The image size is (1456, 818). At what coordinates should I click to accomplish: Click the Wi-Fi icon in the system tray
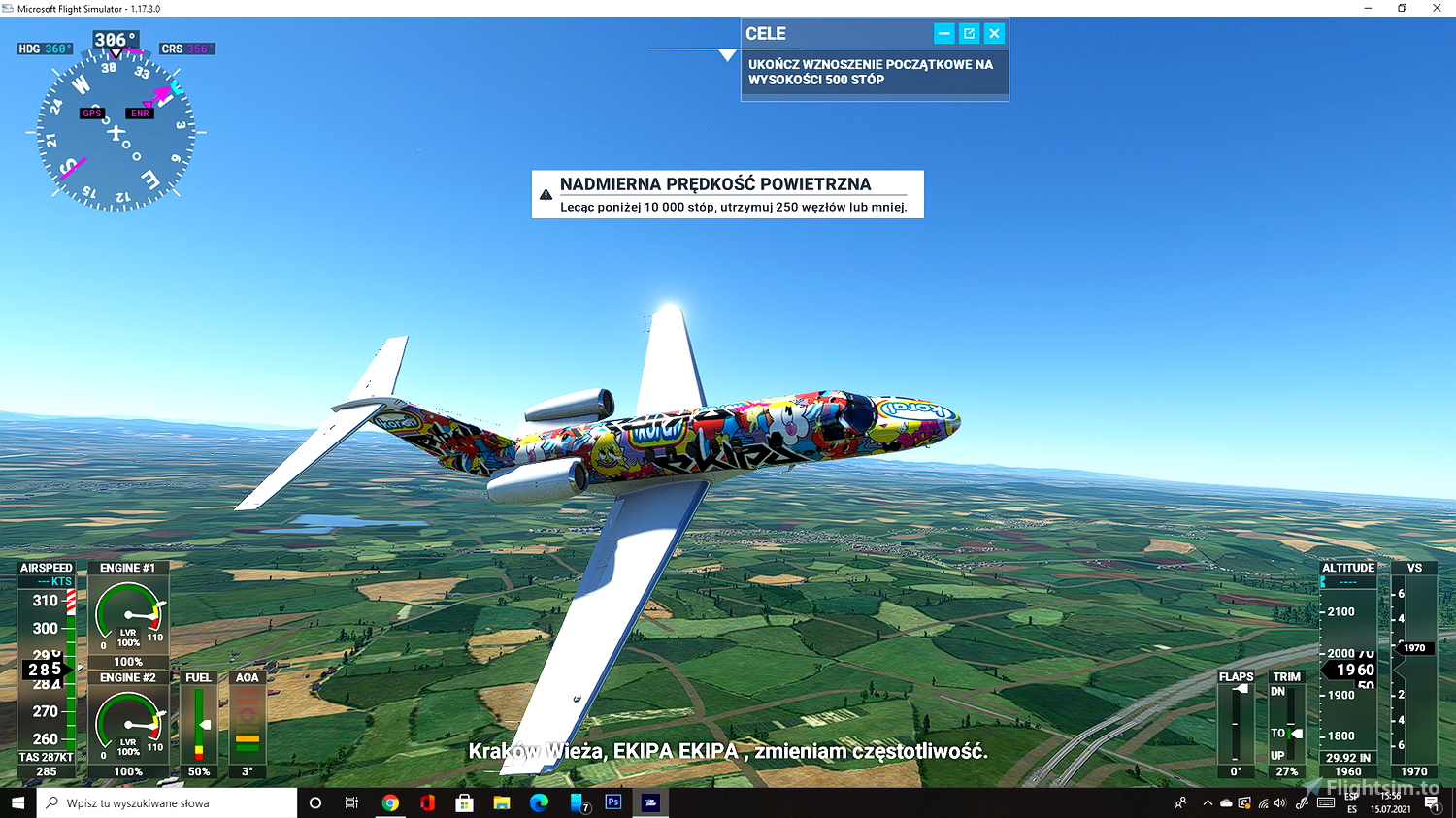click(1264, 802)
